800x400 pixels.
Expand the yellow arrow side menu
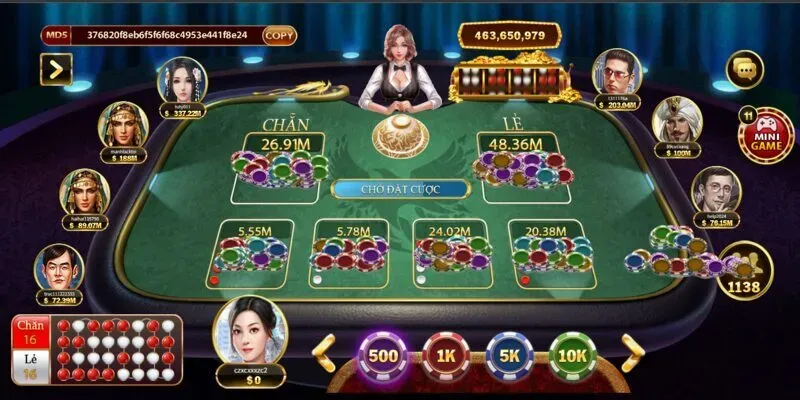(x=56, y=68)
